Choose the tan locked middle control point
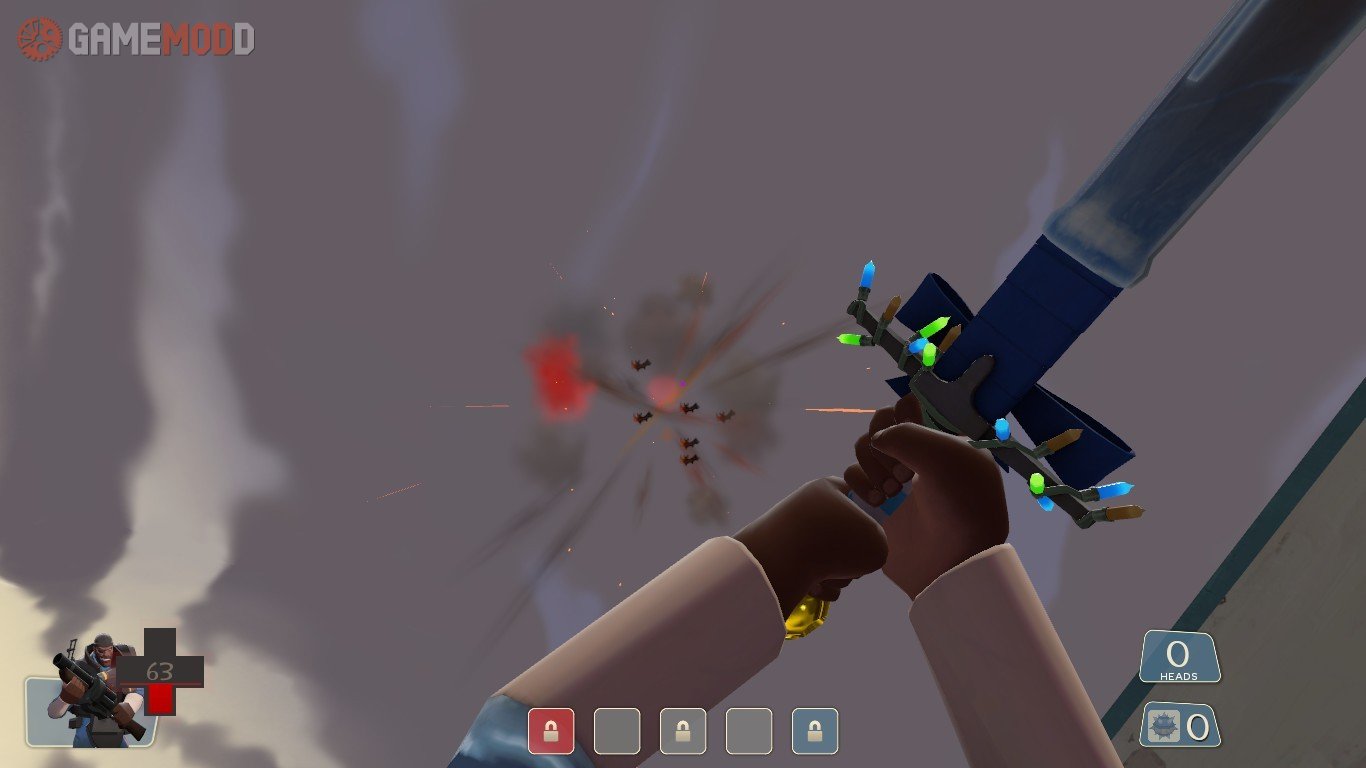The image size is (1366, 768). tap(683, 731)
